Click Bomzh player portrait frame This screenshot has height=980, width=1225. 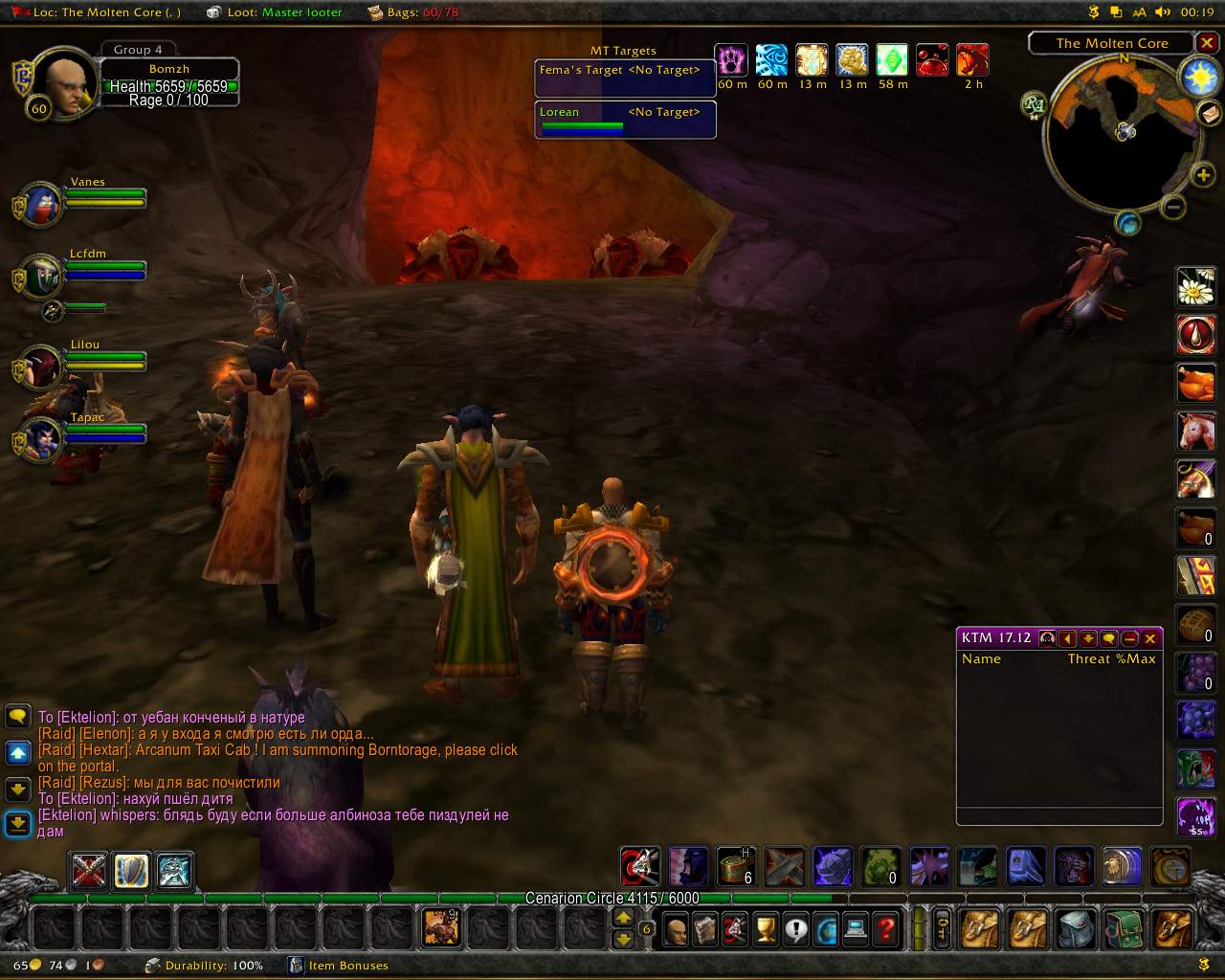(67, 84)
